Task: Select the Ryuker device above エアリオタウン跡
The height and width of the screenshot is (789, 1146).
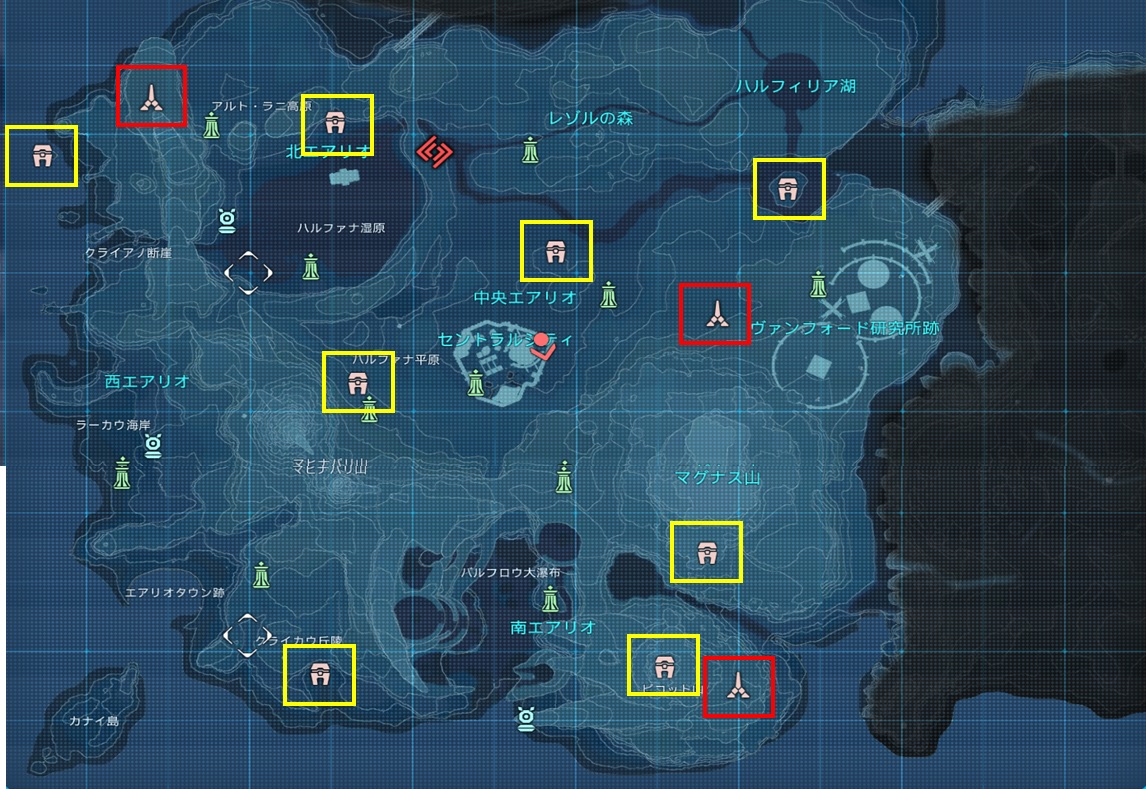Action: (262, 575)
